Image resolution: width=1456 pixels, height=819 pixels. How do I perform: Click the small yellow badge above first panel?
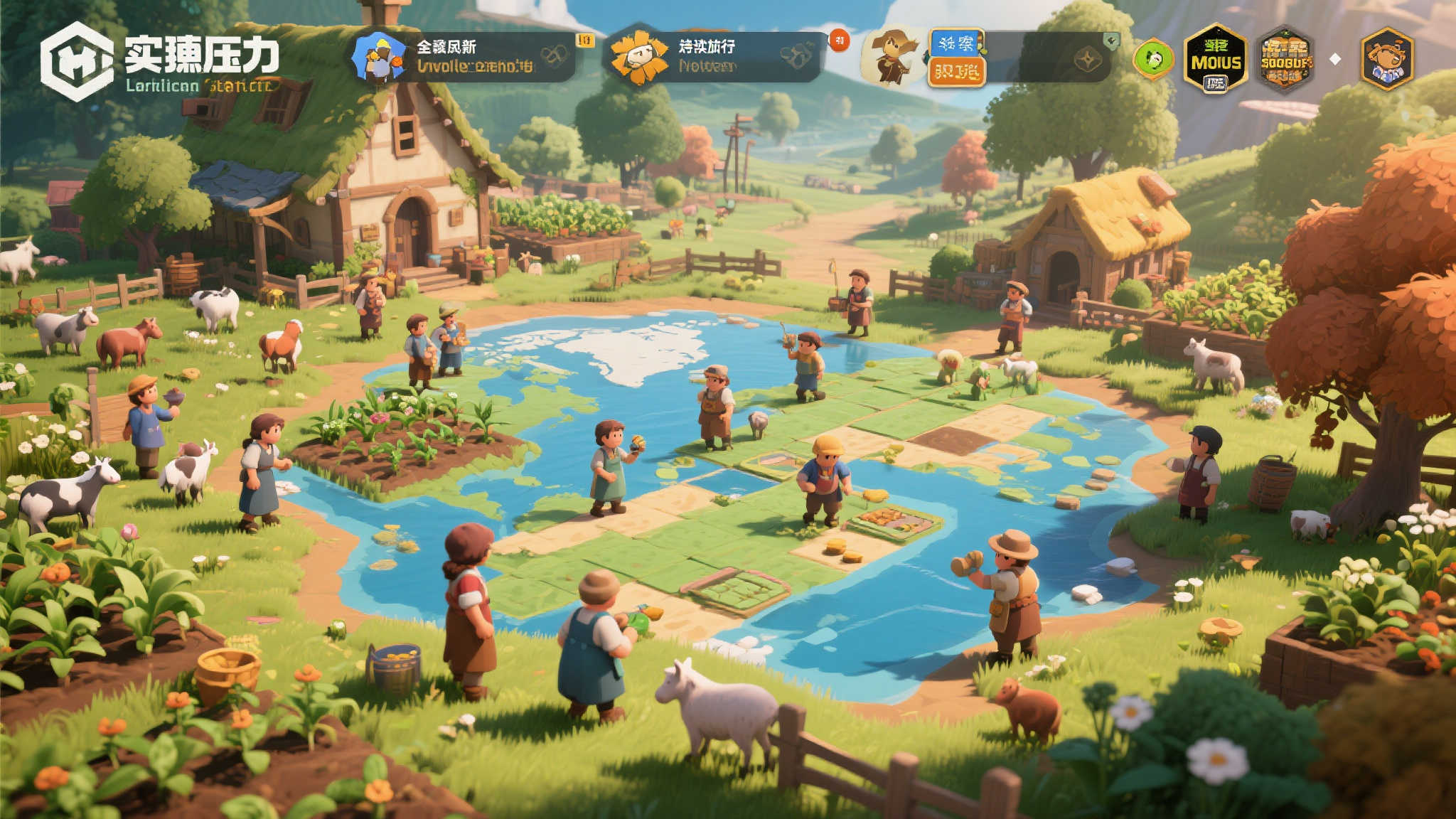coord(585,40)
